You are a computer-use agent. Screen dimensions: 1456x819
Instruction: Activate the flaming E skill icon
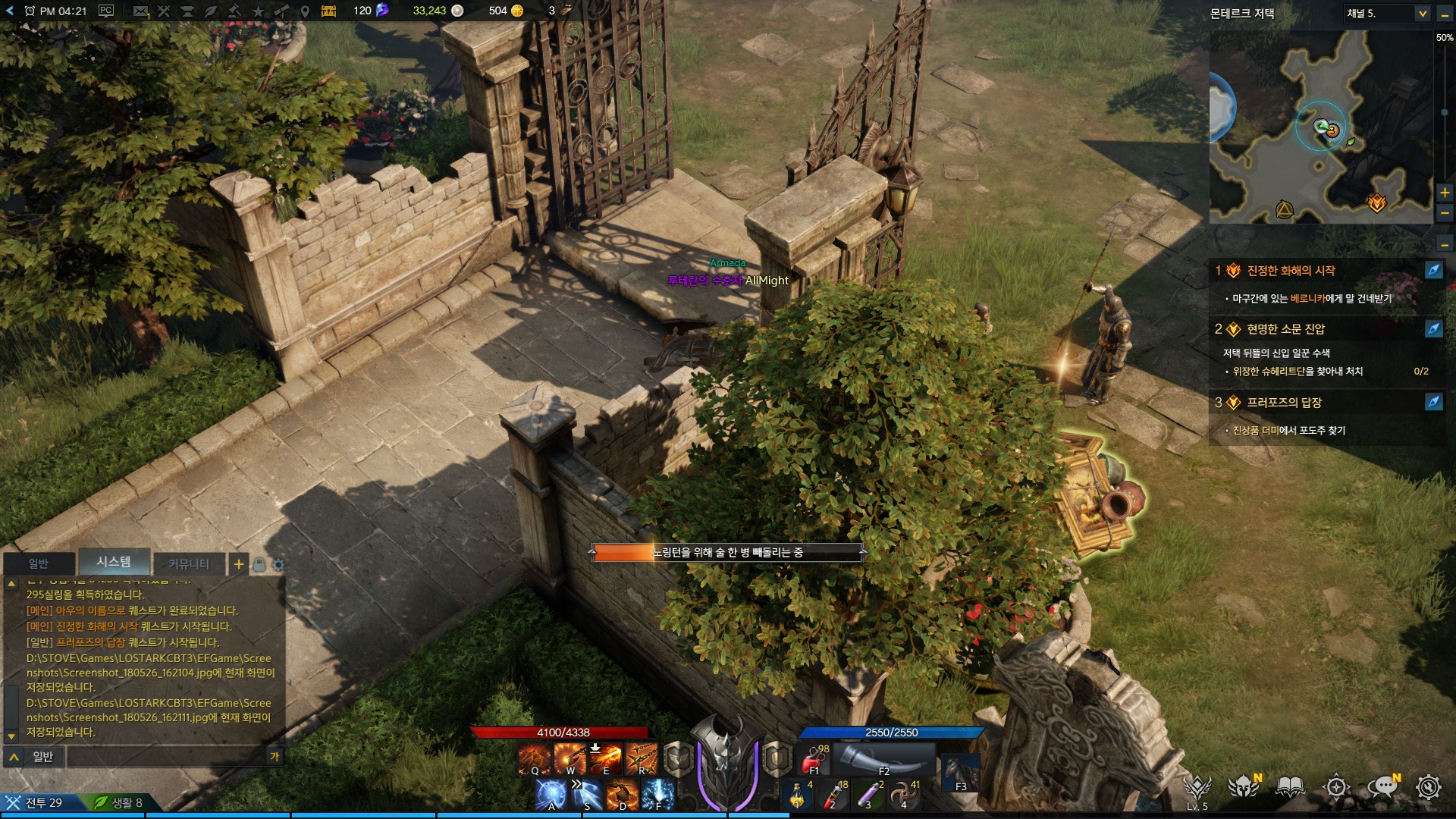606,758
